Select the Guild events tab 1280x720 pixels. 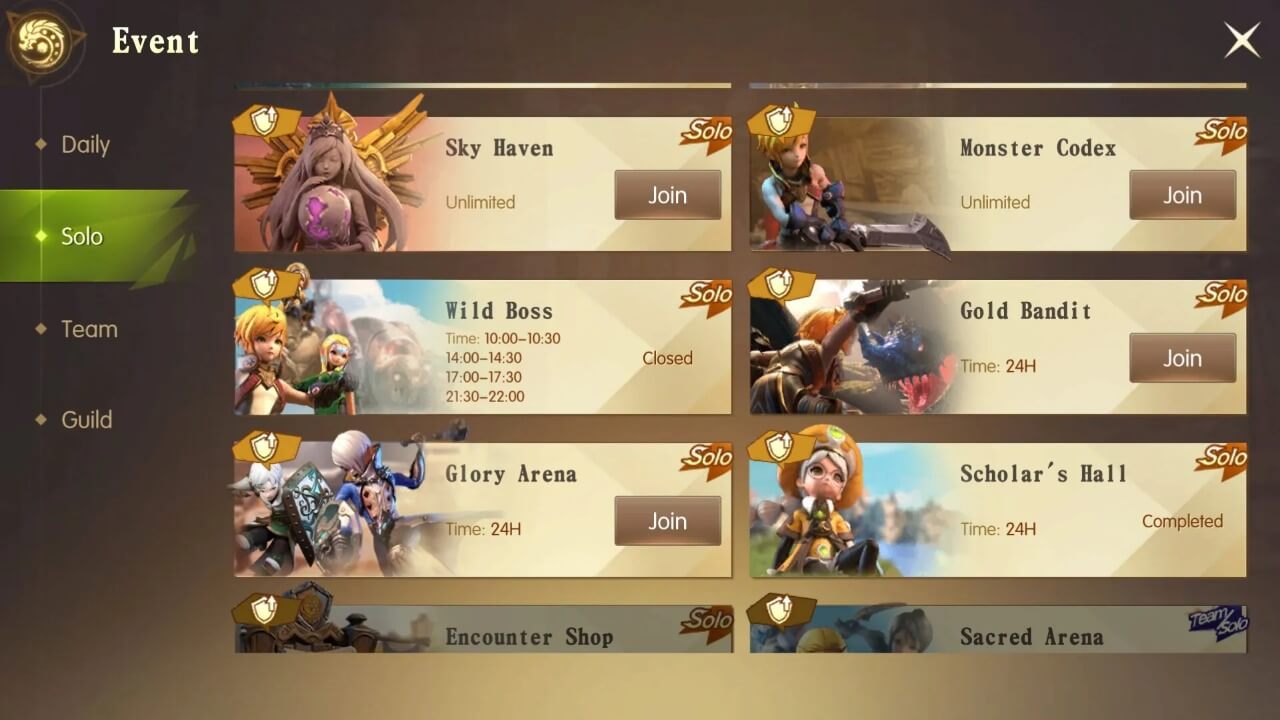point(87,419)
